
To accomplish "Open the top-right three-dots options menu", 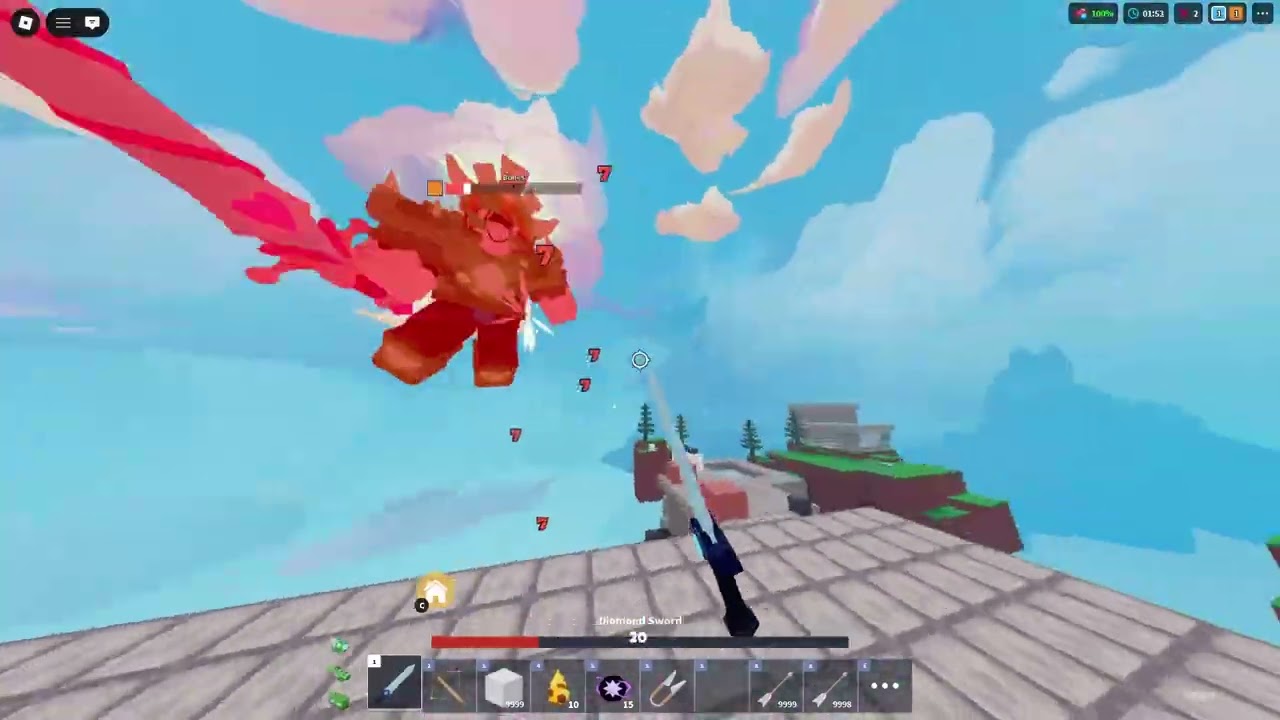I will 1262,14.
